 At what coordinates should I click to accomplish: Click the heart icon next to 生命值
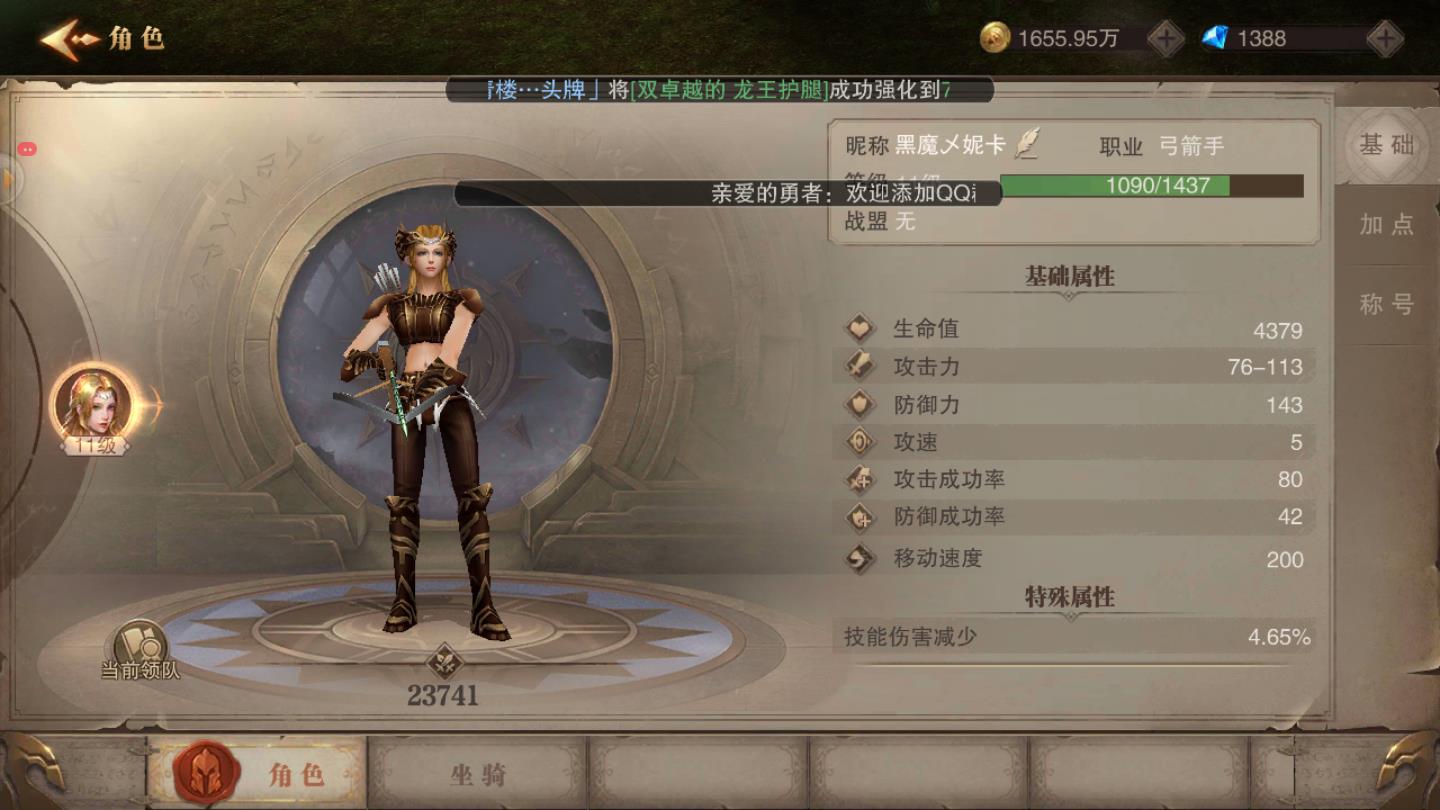tap(860, 329)
